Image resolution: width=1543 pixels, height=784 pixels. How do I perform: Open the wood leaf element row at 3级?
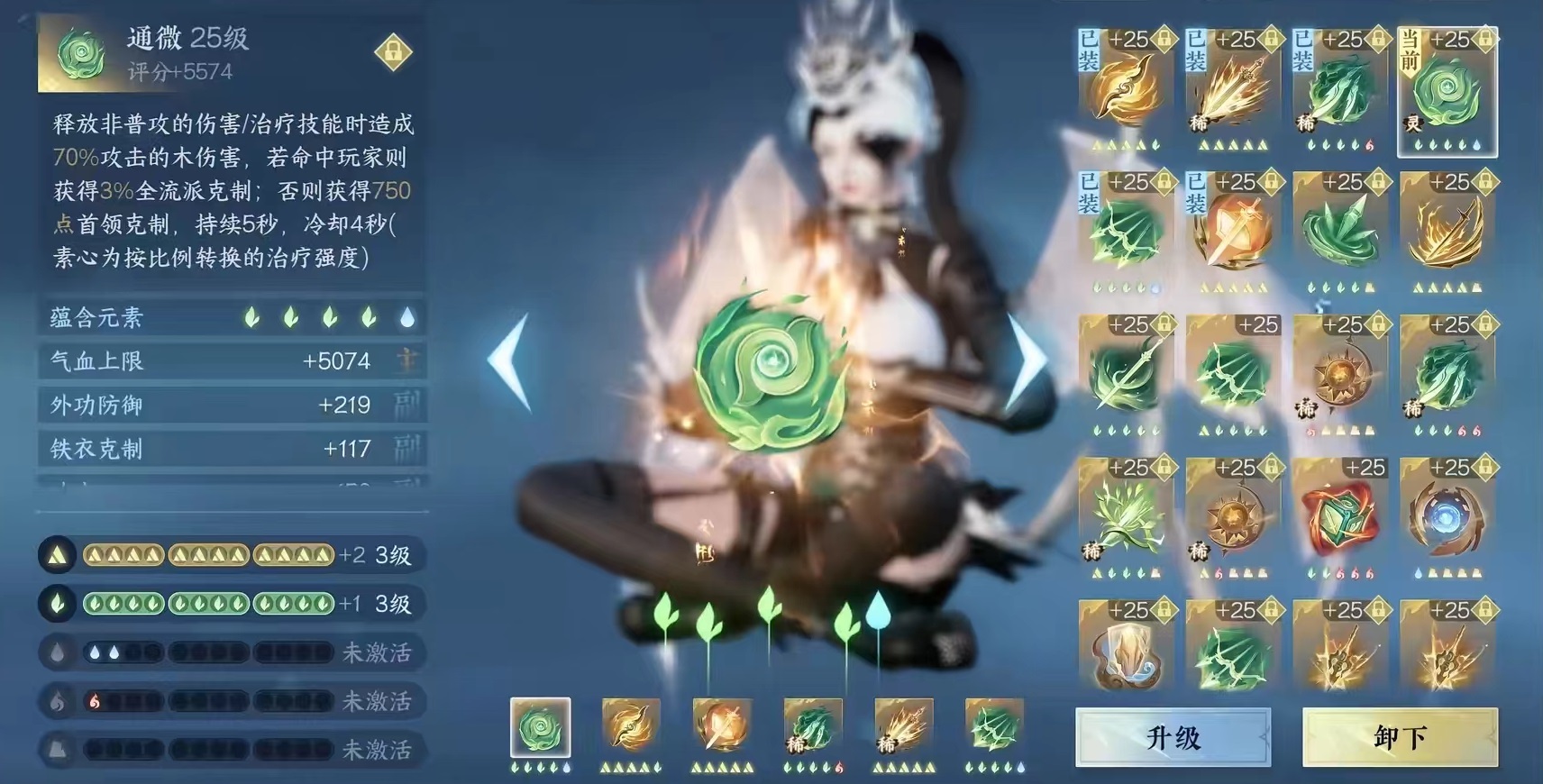pyautogui.click(x=232, y=604)
